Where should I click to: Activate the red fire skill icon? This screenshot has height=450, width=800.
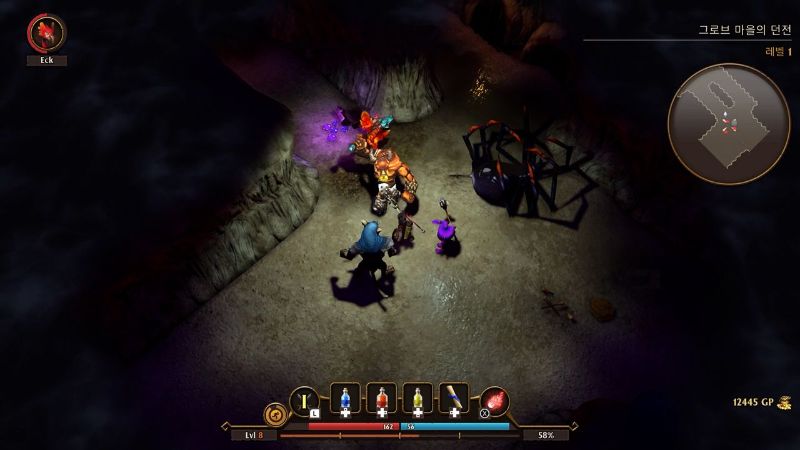495,401
